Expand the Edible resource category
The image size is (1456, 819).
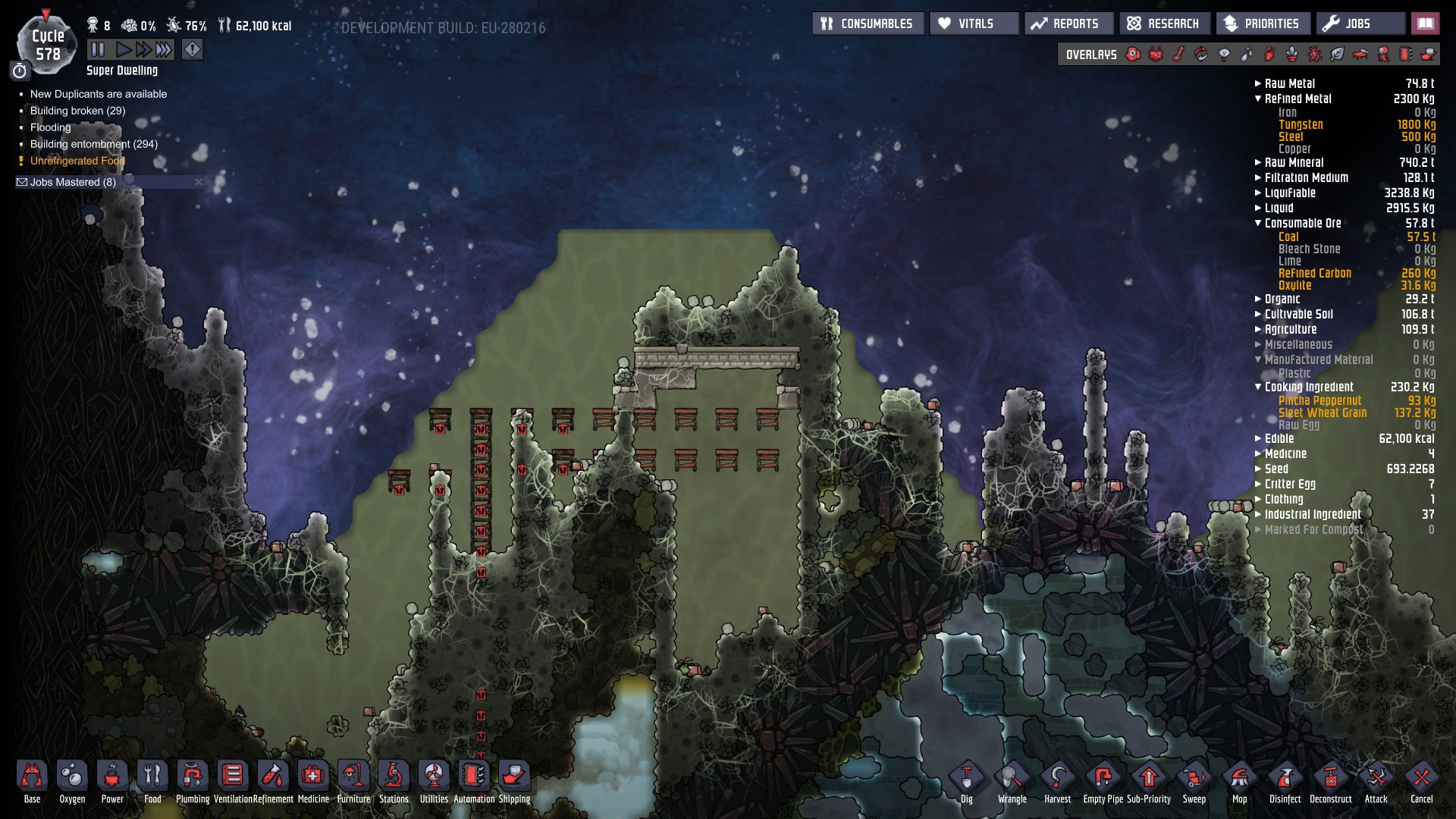(1259, 438)
